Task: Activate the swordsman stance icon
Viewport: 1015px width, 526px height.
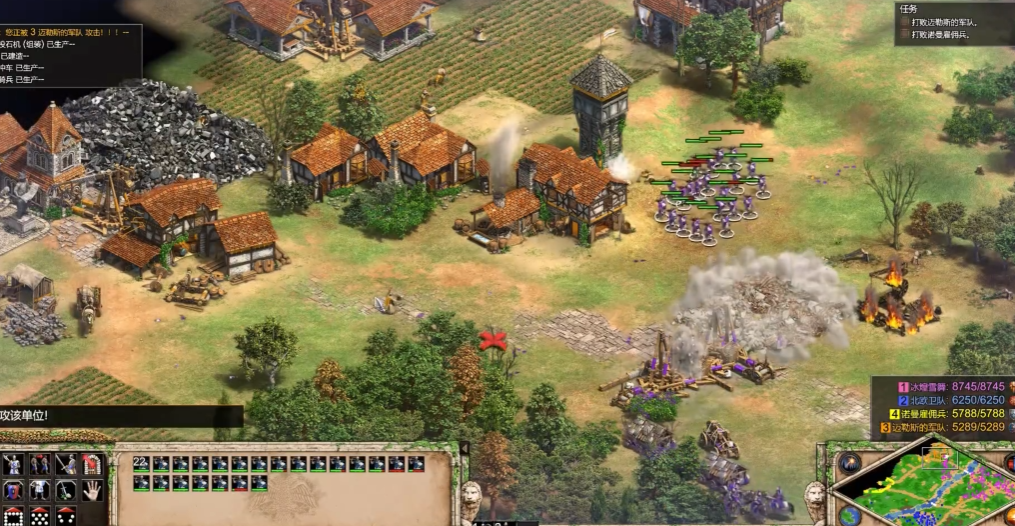Action: click(x=66, y=465)
